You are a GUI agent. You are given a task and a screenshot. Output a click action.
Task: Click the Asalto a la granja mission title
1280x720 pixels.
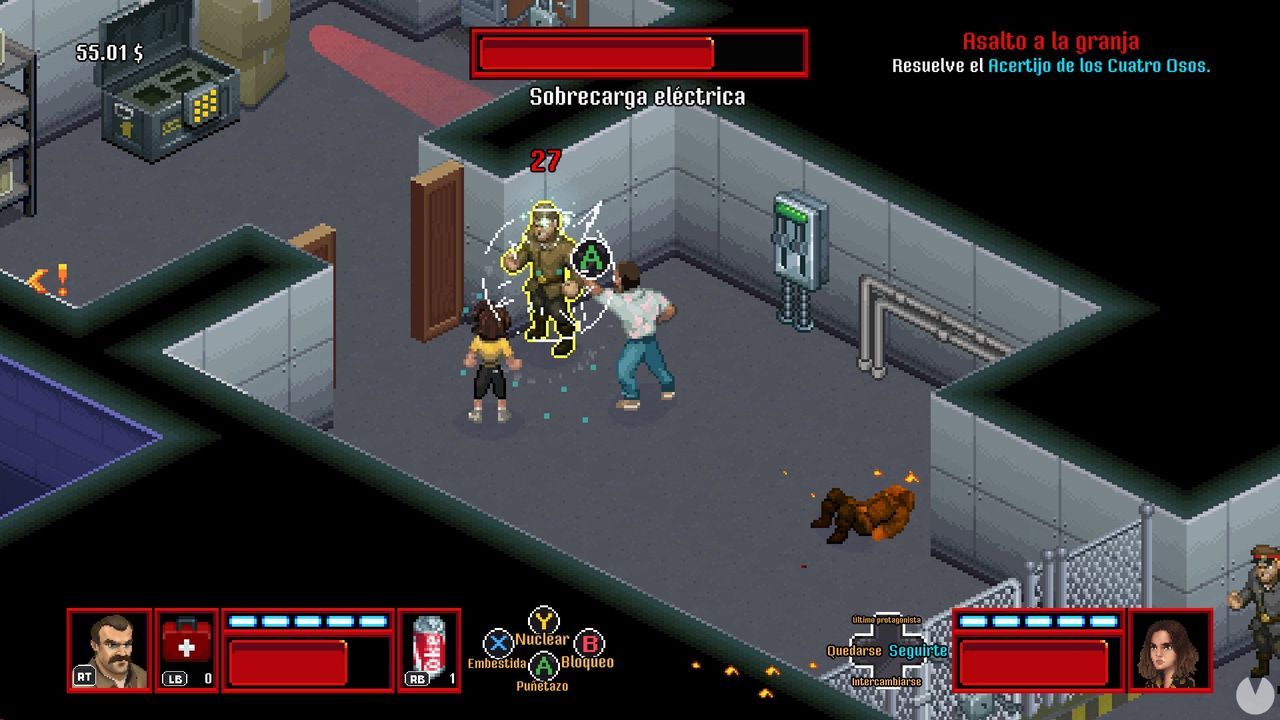click(1050, 41)
